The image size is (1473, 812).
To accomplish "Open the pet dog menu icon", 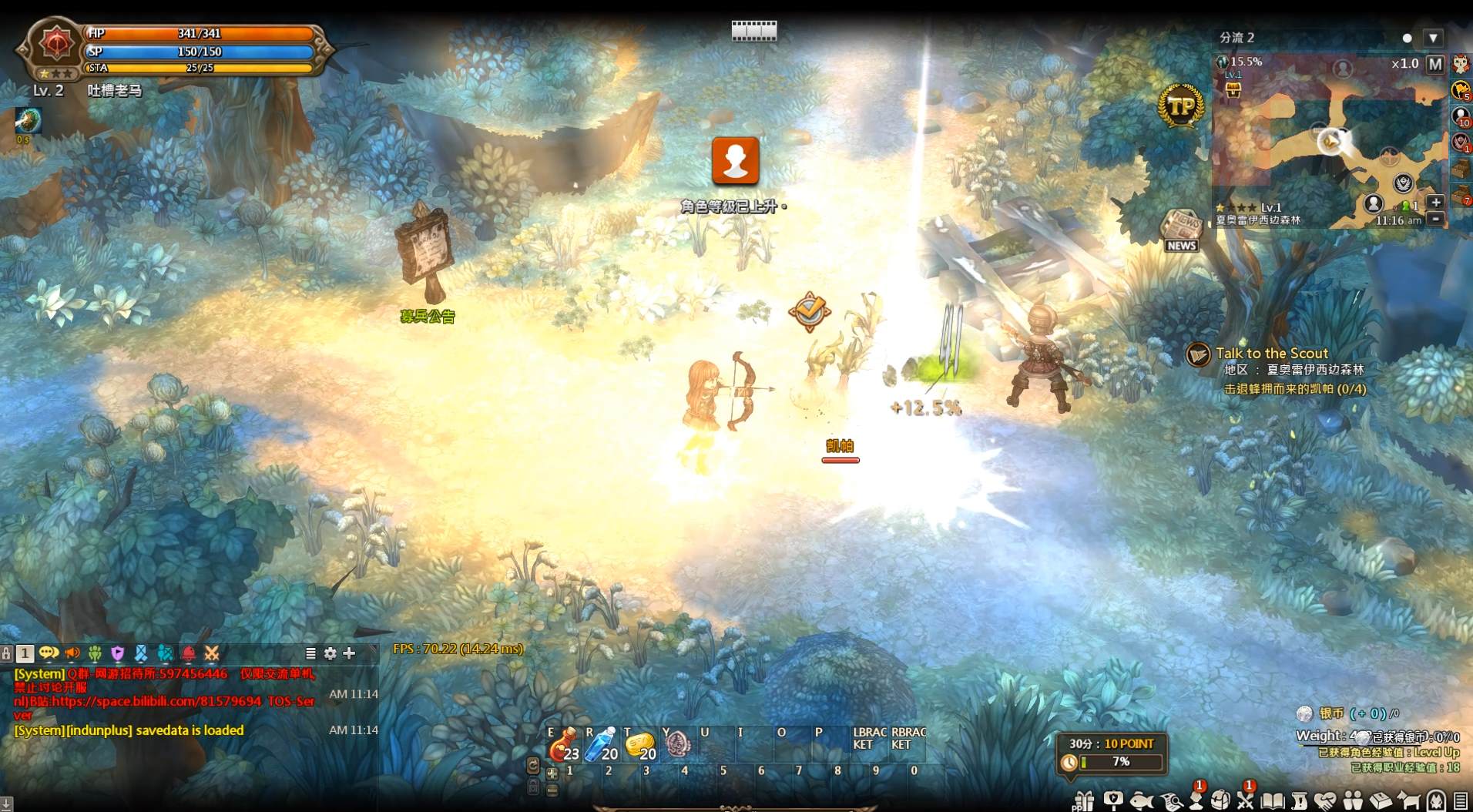I will point(1409,801).
